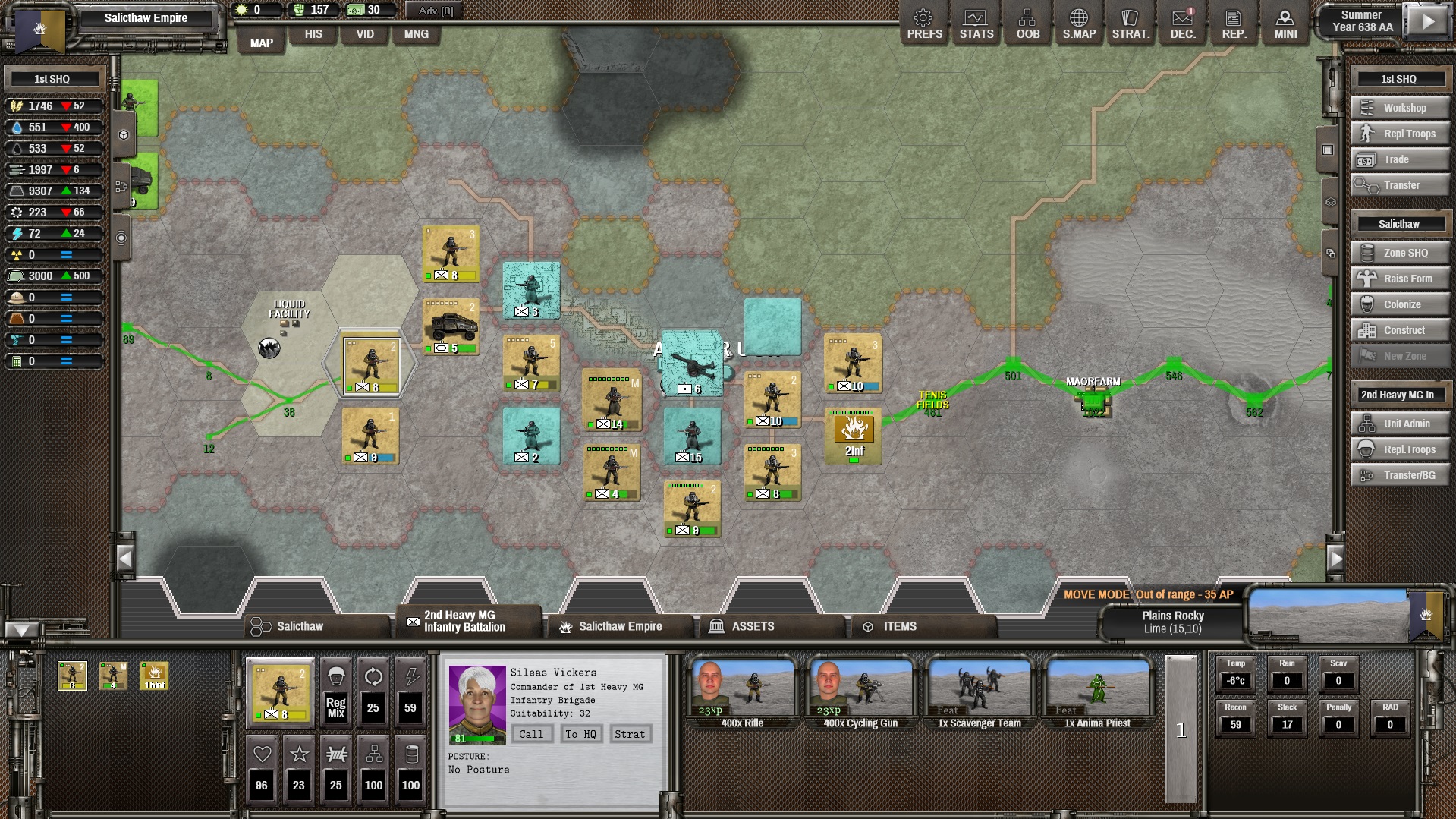Click the Call button for Sileas Vickers
The height and width of the screenshot is (819, 1456).
click(531, 734)
